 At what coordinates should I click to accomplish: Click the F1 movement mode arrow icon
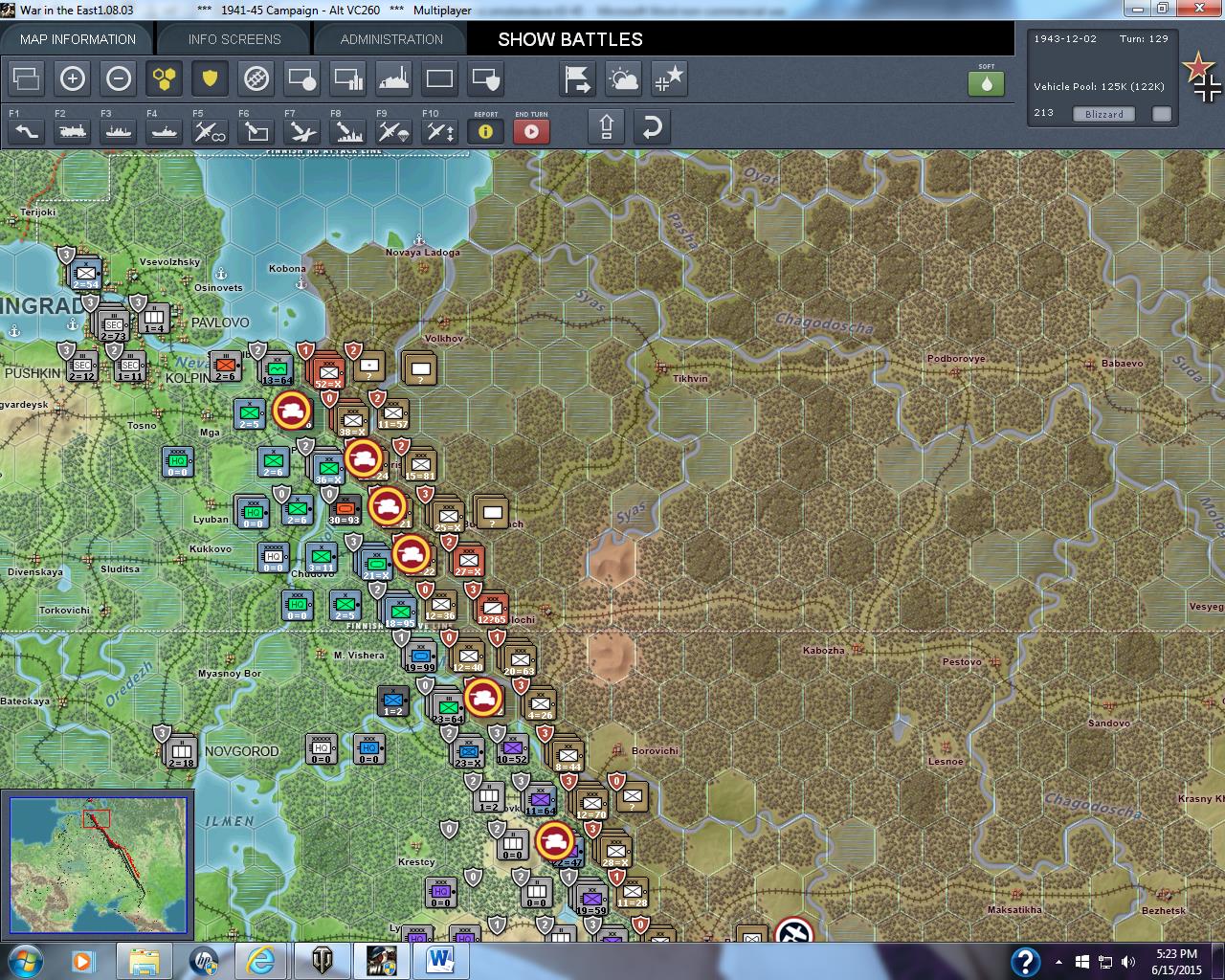click(25, 131)
